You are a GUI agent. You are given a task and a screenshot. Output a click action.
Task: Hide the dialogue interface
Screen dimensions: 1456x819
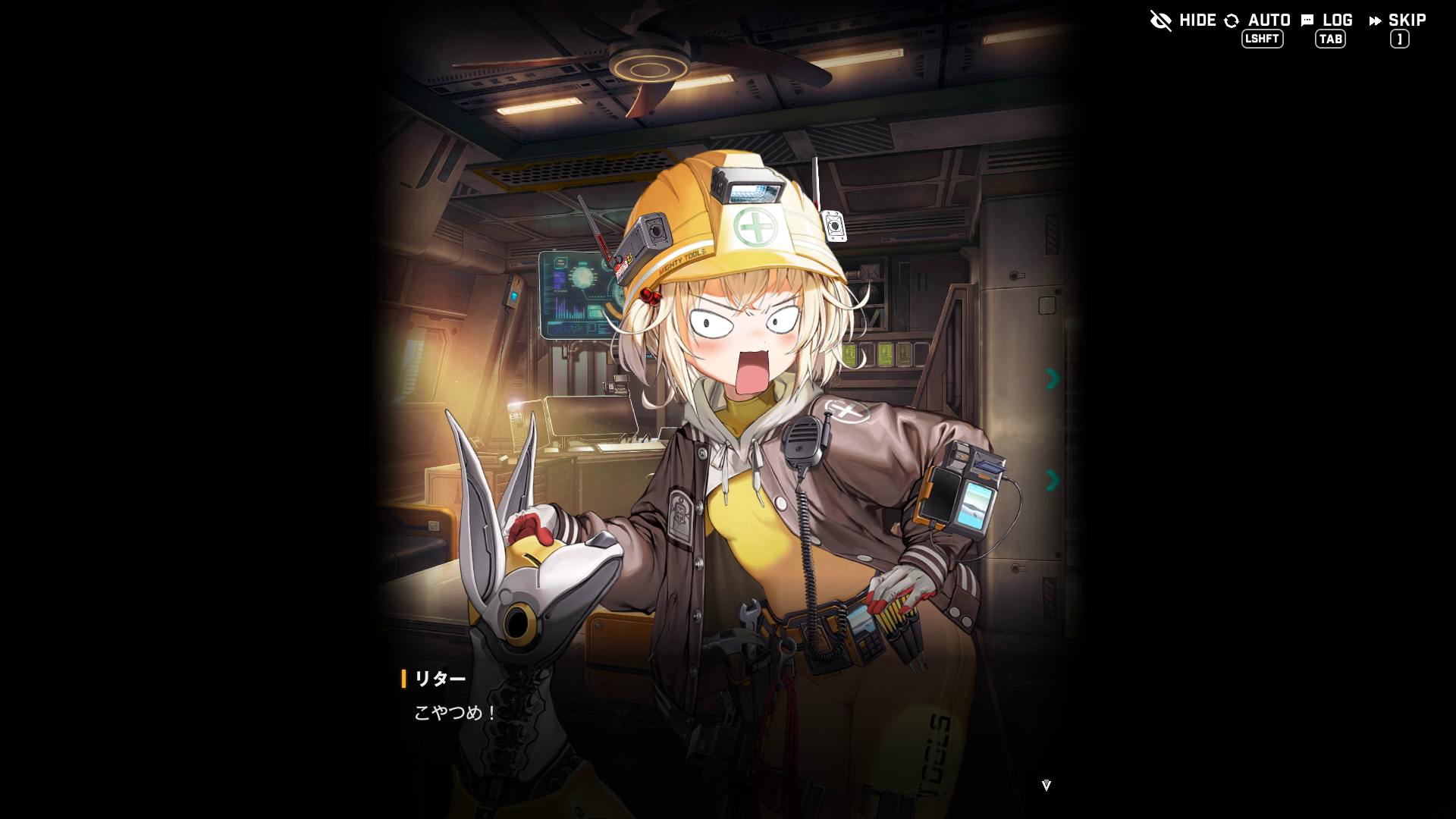pyautogui.click(x=1182, y=20)
